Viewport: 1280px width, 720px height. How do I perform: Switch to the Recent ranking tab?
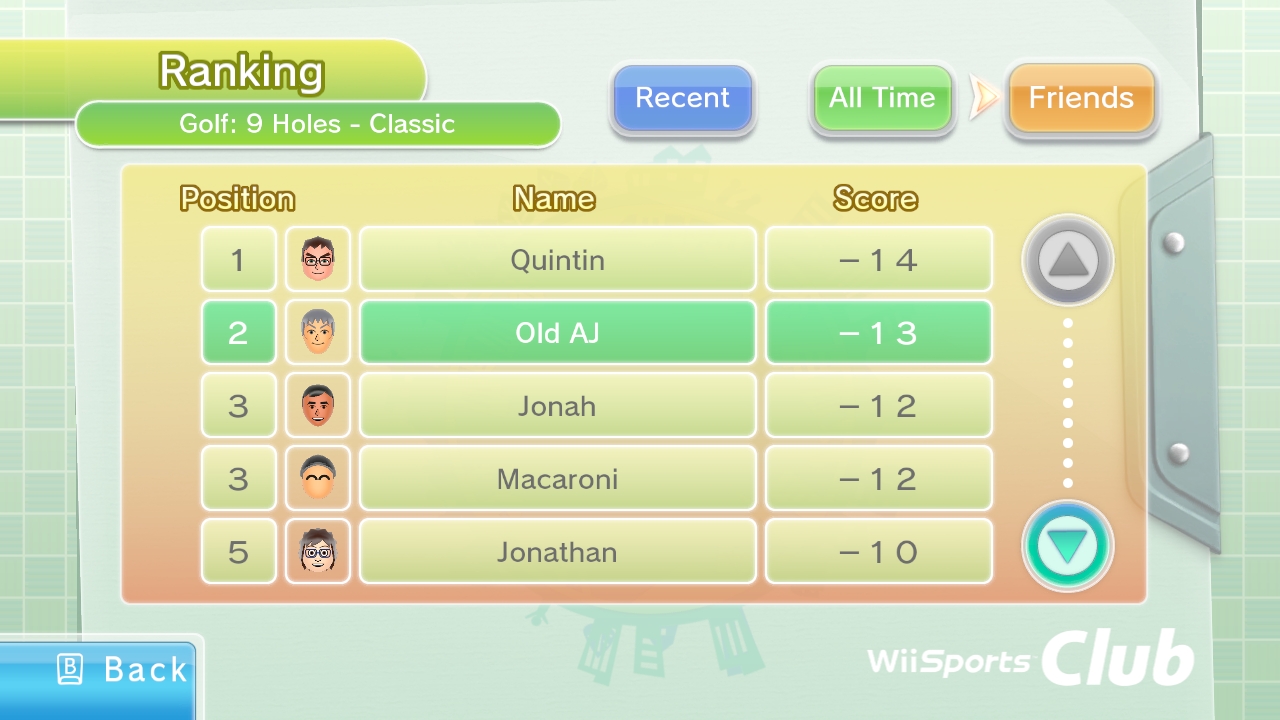(683, 98)
